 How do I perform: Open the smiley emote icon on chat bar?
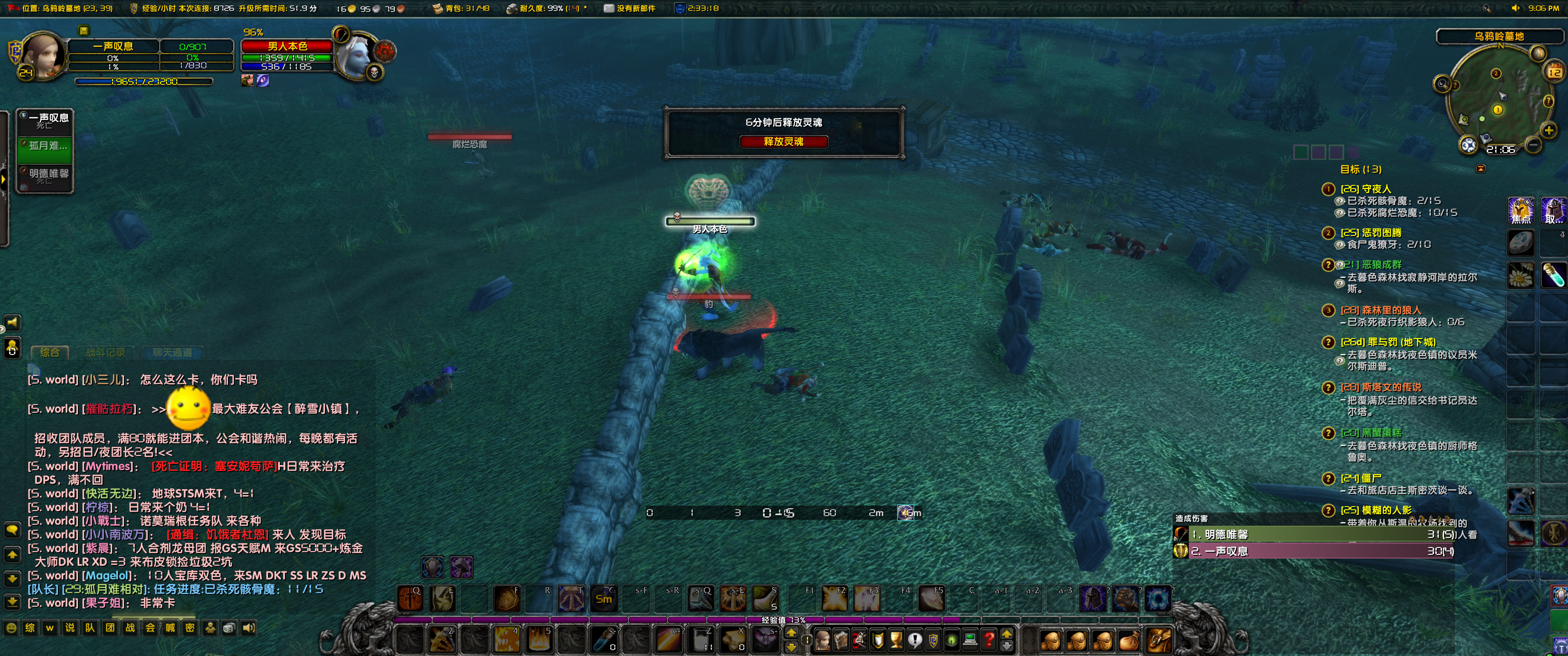11,627
